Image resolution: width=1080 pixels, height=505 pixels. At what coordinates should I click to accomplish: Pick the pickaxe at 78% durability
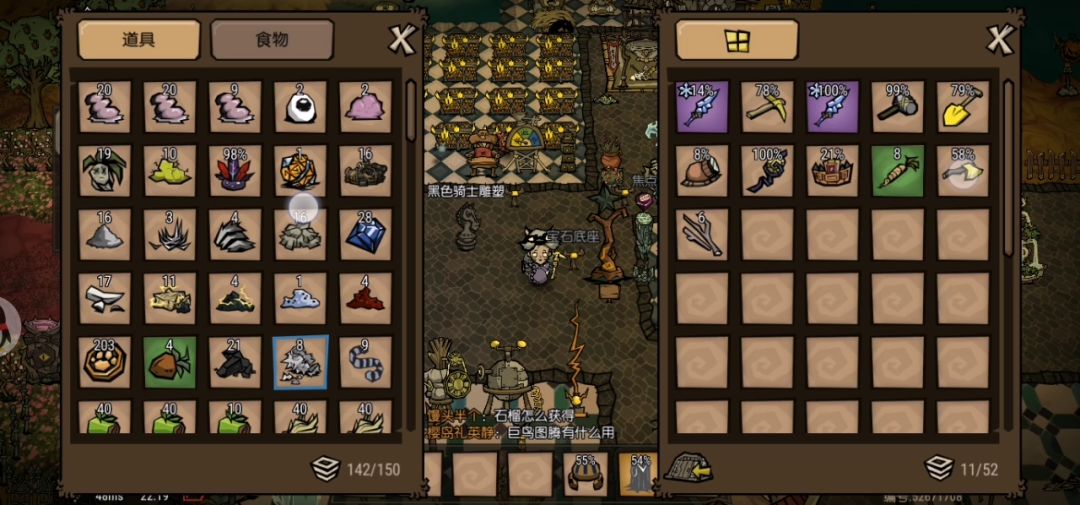pos(767,107)
